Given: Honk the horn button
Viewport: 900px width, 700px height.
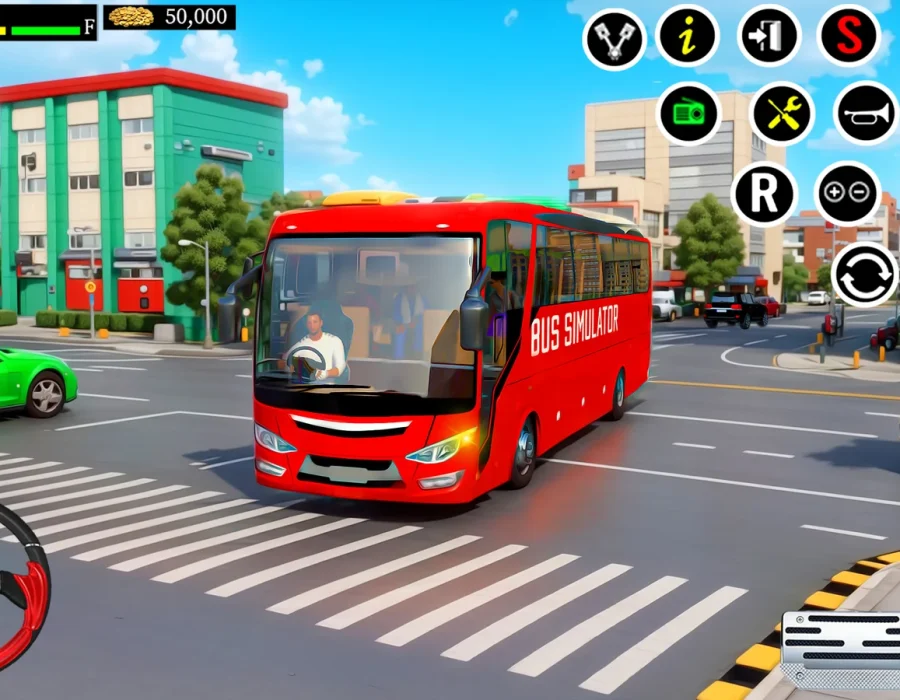Looking at the screenshot, I should [865, 113].
